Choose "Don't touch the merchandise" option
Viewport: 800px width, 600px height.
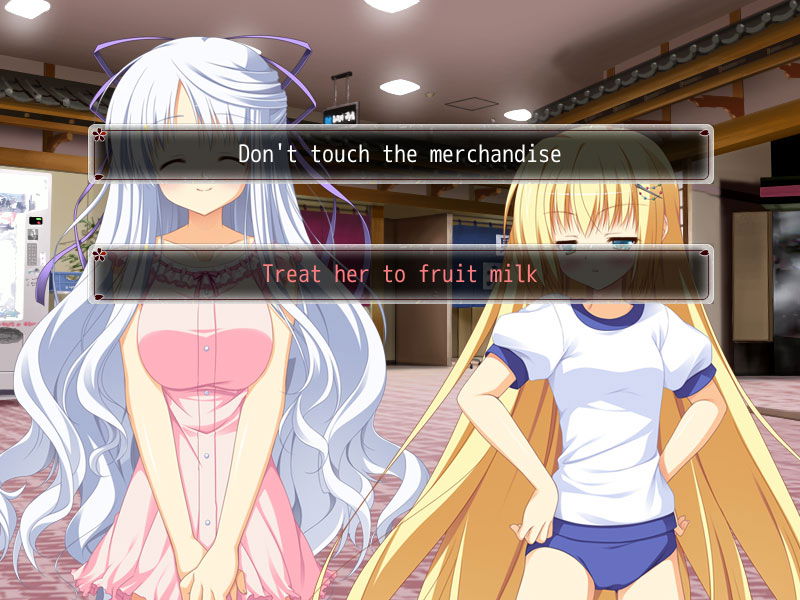(400, 154)
